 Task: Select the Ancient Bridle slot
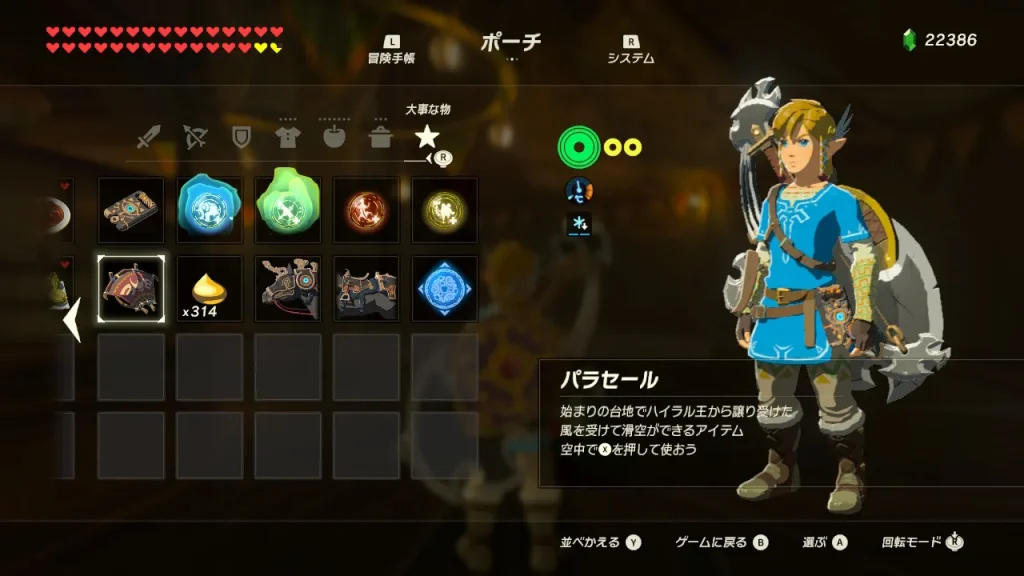288,289
